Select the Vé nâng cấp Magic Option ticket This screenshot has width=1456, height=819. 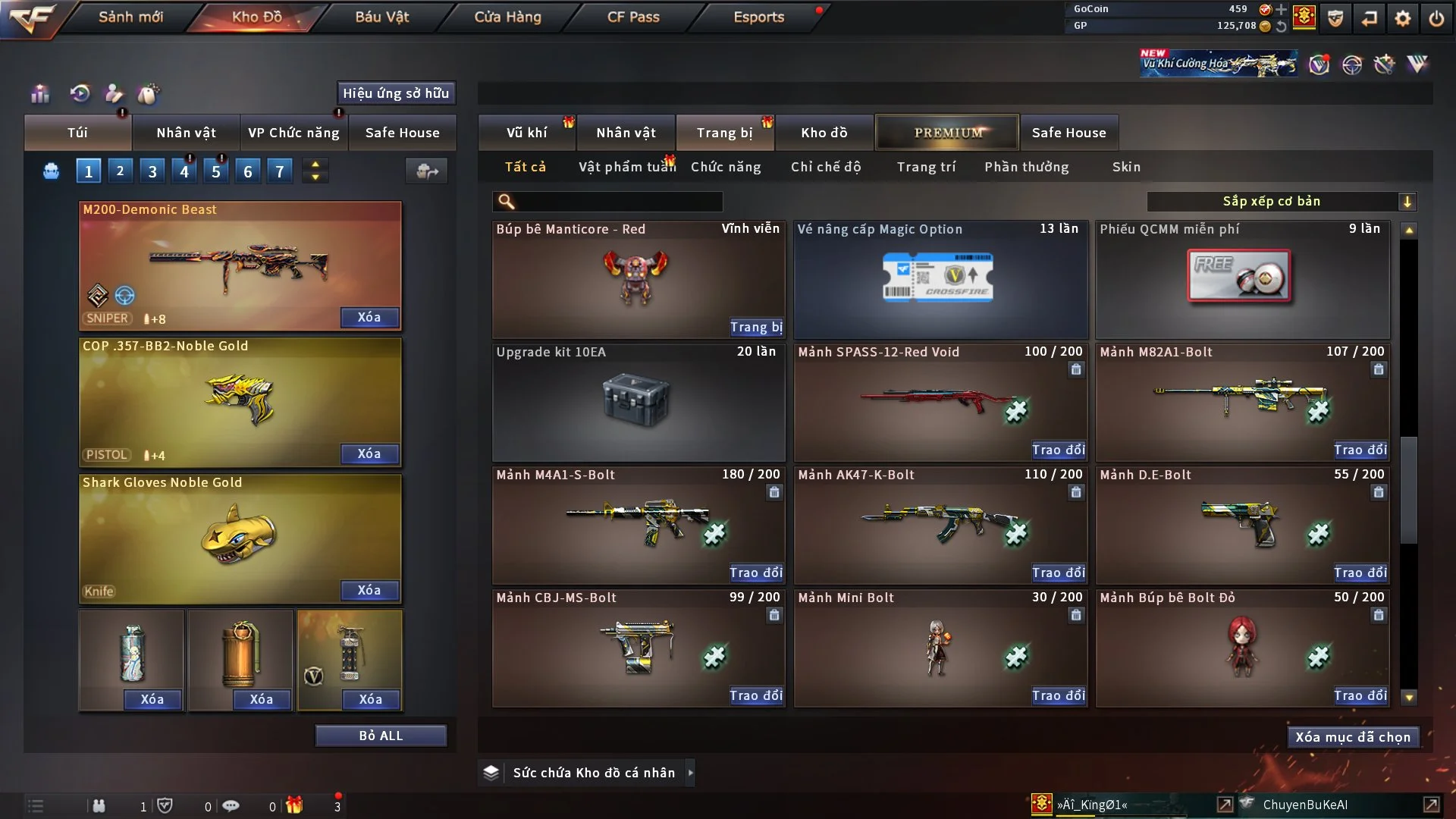click(x=940, y=279)
